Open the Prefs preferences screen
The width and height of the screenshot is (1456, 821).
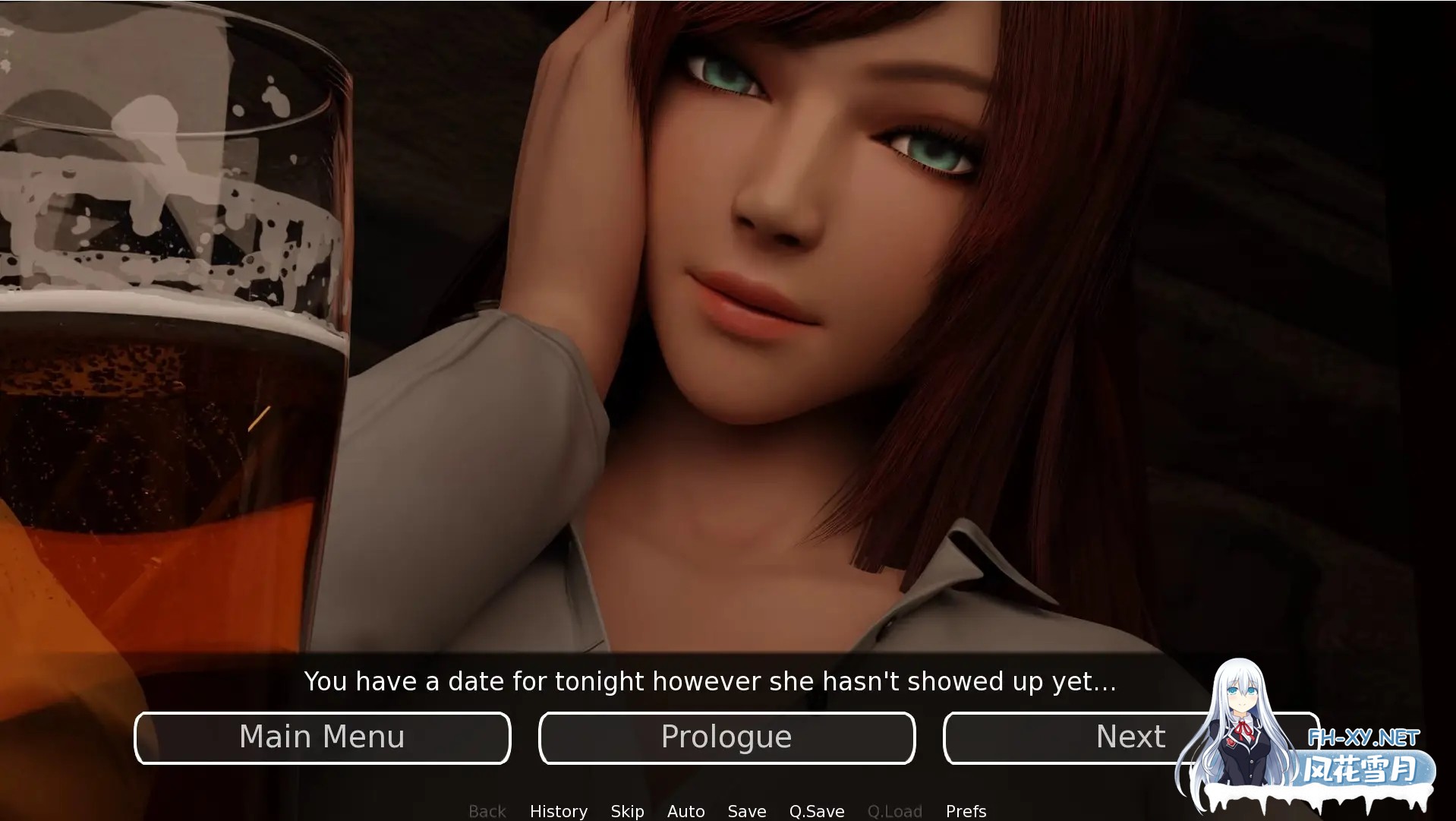coord(965,810)
